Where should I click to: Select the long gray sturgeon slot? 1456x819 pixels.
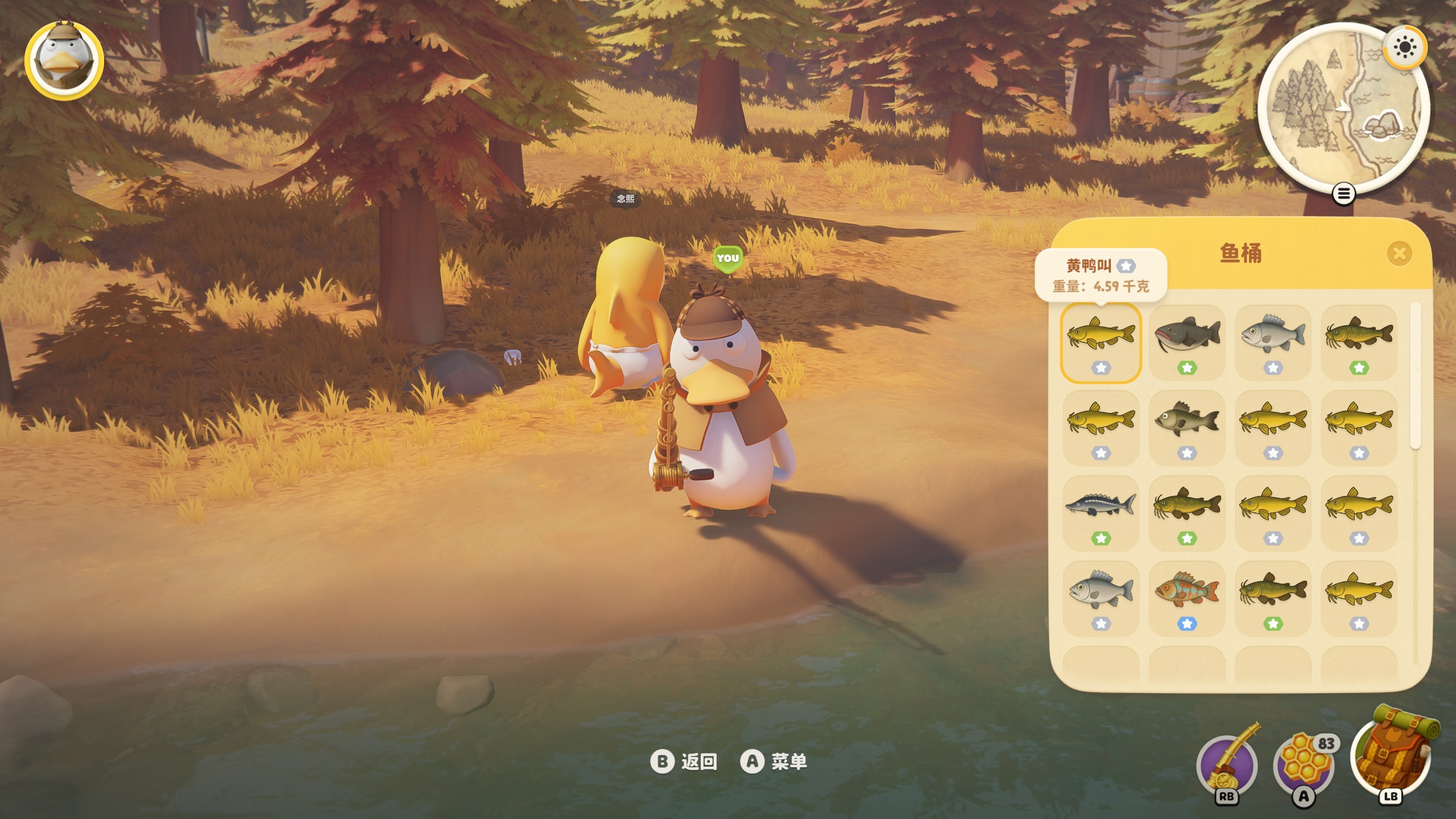coord(1101,513)
